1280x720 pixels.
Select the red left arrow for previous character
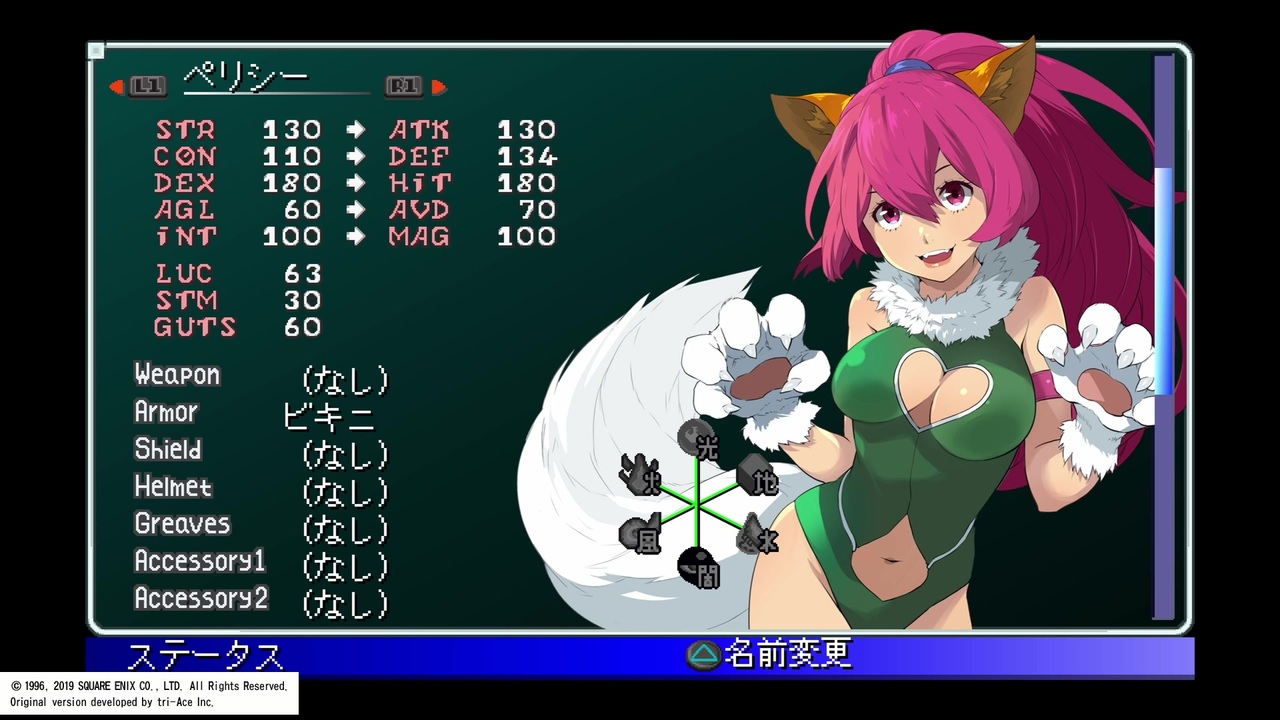tap(115, 87)
